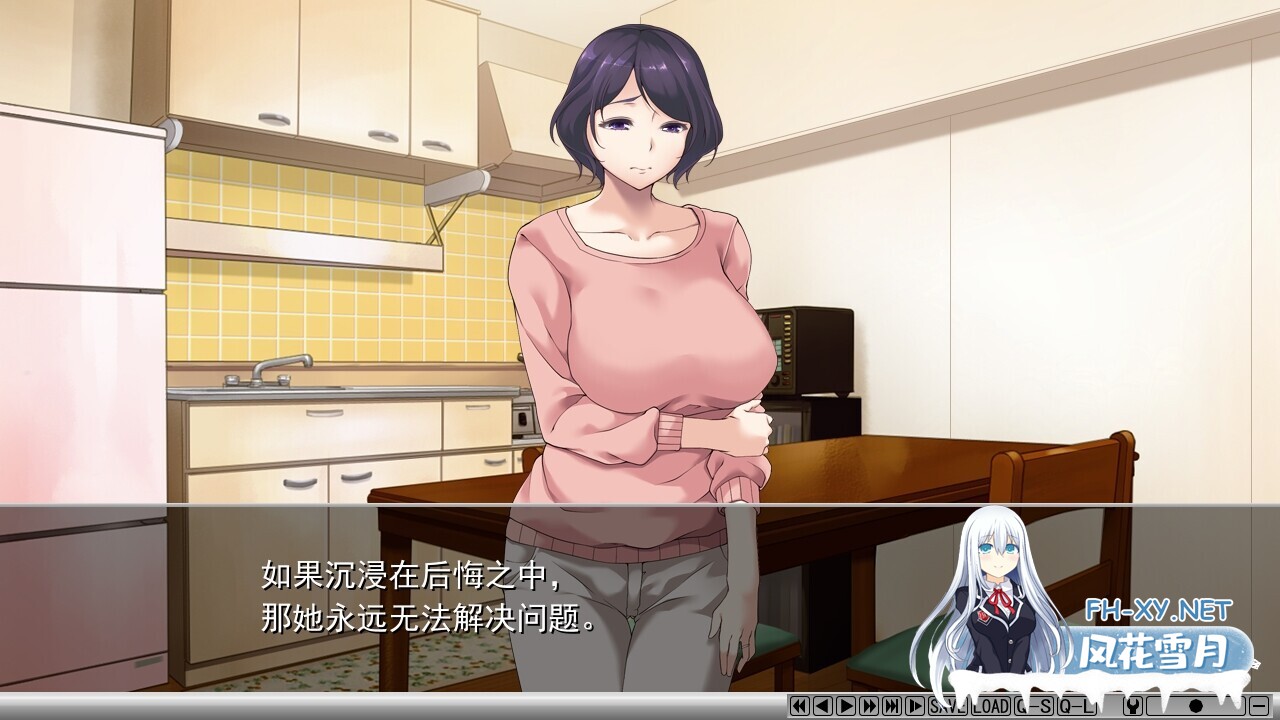
Task: Quick save with the Q-S button
Action: (x=1034, y=706)
